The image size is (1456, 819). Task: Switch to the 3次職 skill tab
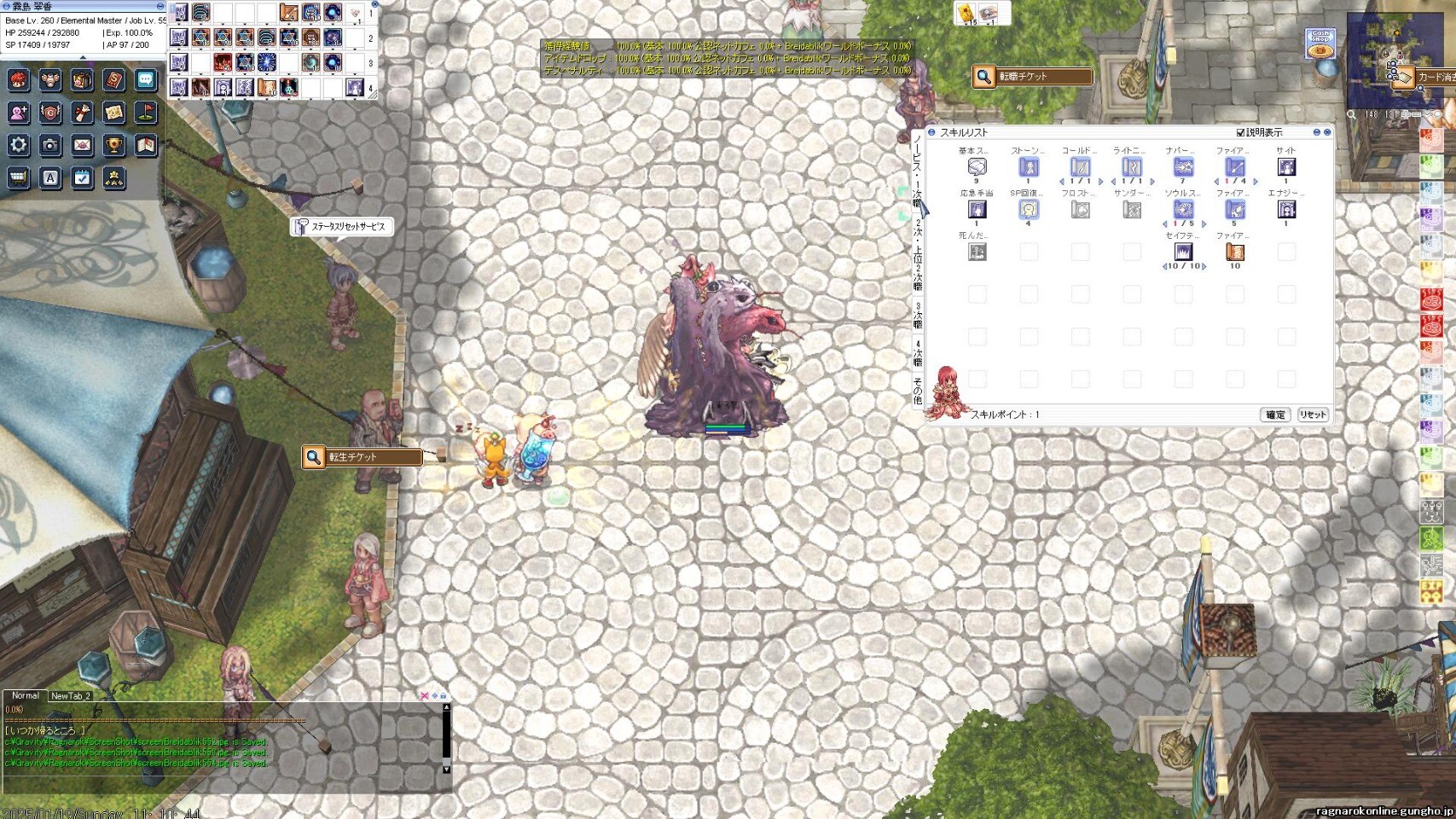click(x=918, y=316)
